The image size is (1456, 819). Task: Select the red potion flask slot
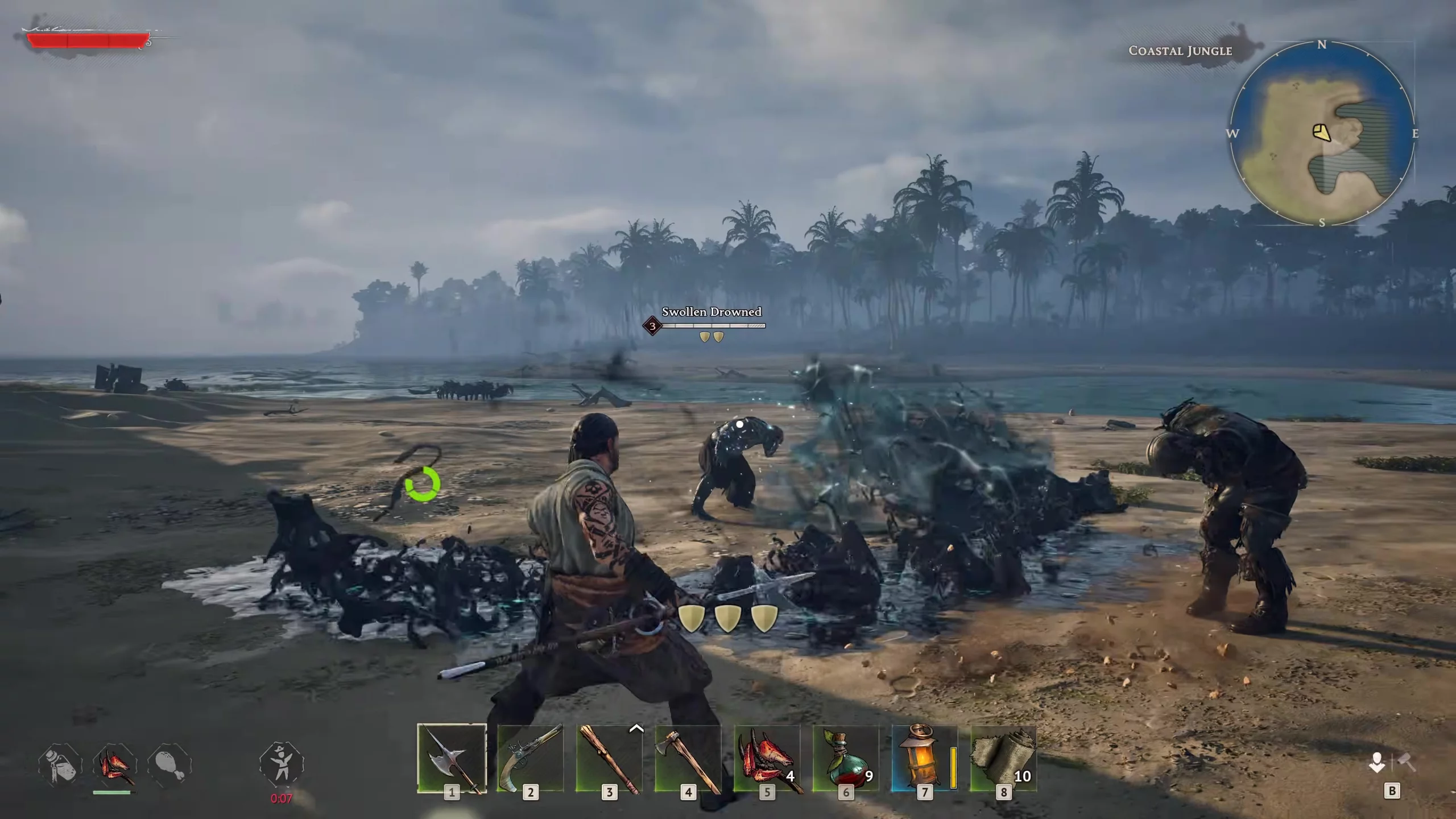click(846, 758)
